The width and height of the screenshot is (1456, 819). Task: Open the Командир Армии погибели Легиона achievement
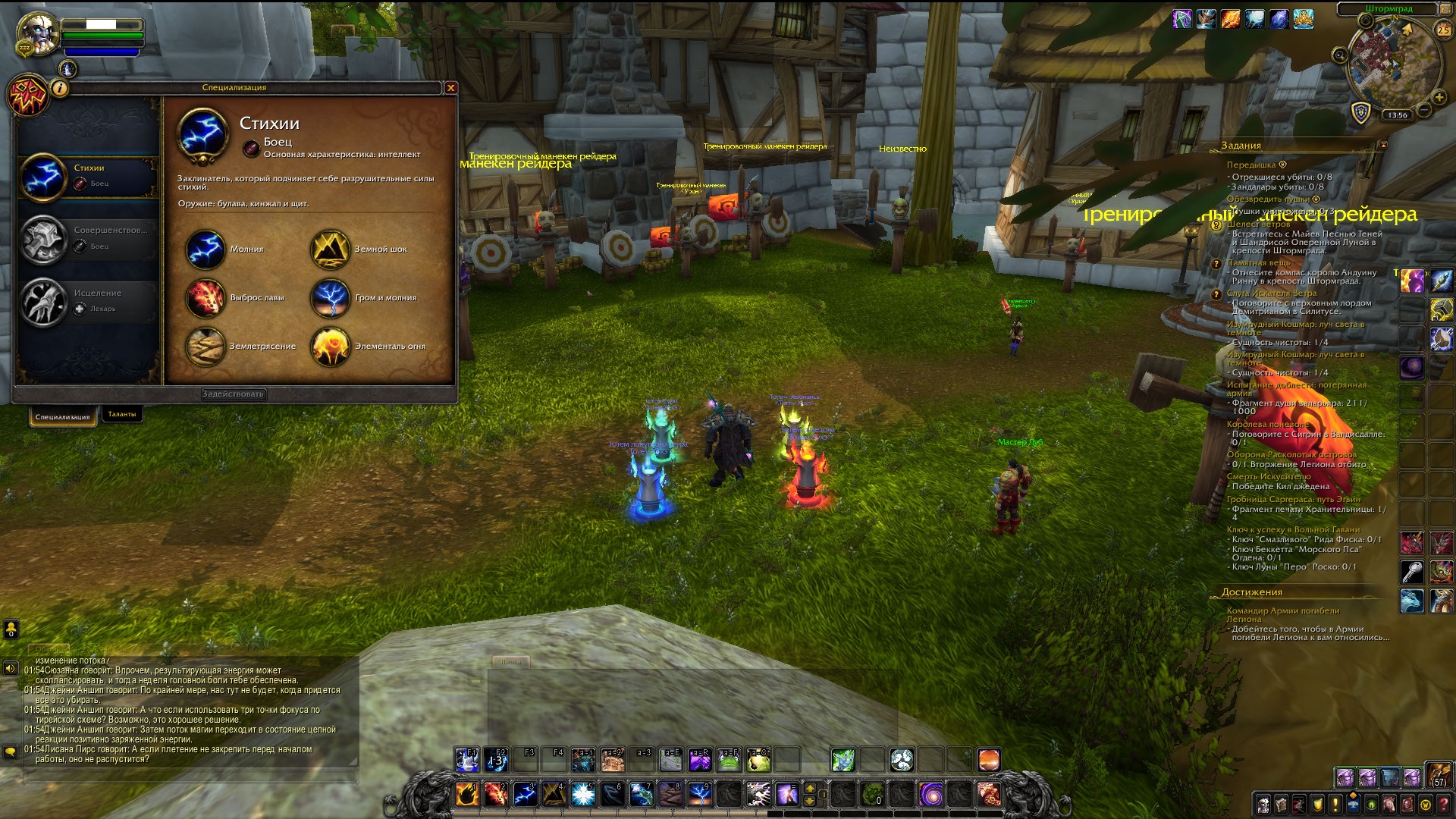pyautogui.click(x=1282, y=614)
